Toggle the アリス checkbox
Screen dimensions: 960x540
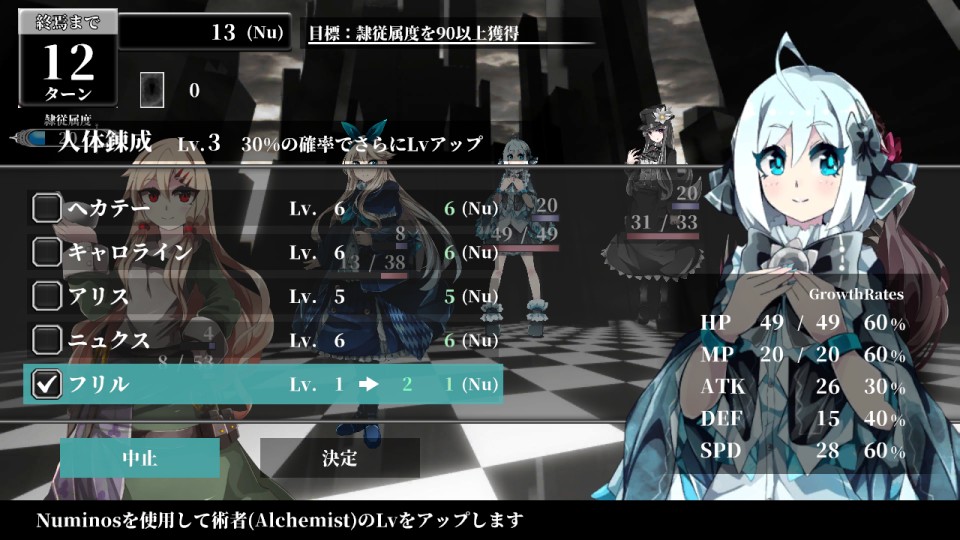coord(47,296)
